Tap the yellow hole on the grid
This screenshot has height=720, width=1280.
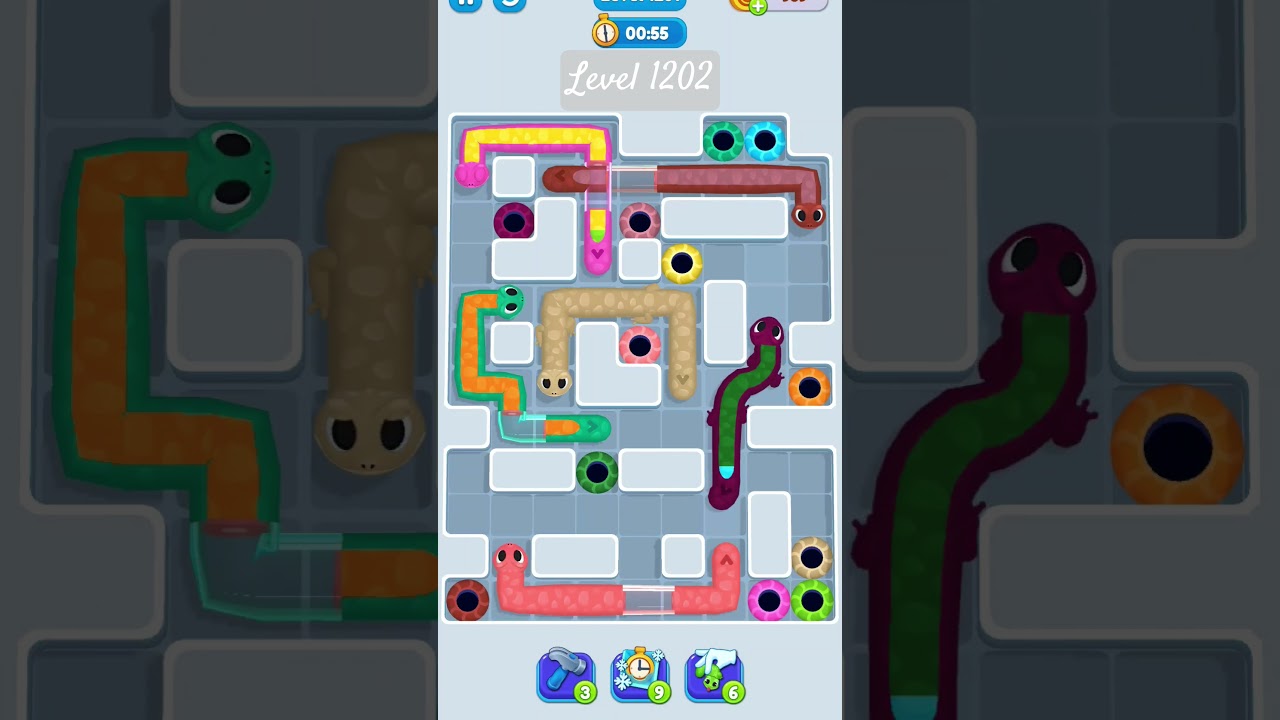point(681,263)
